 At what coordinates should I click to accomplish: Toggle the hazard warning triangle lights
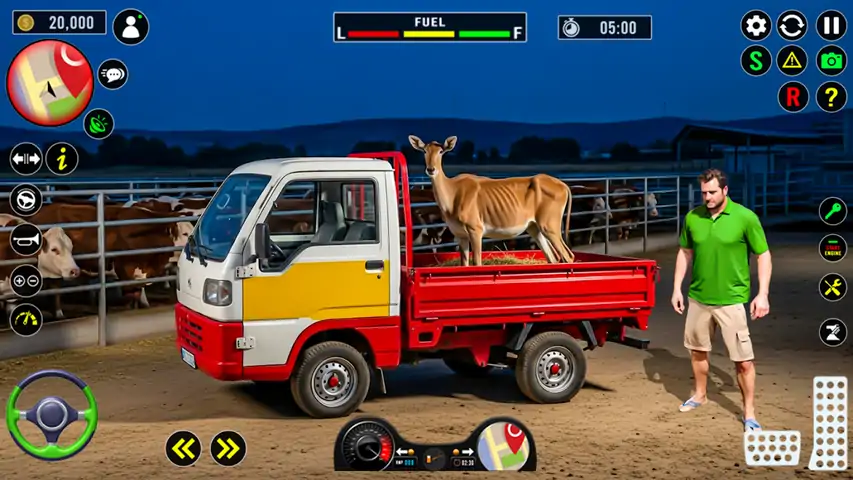[793, 60]
